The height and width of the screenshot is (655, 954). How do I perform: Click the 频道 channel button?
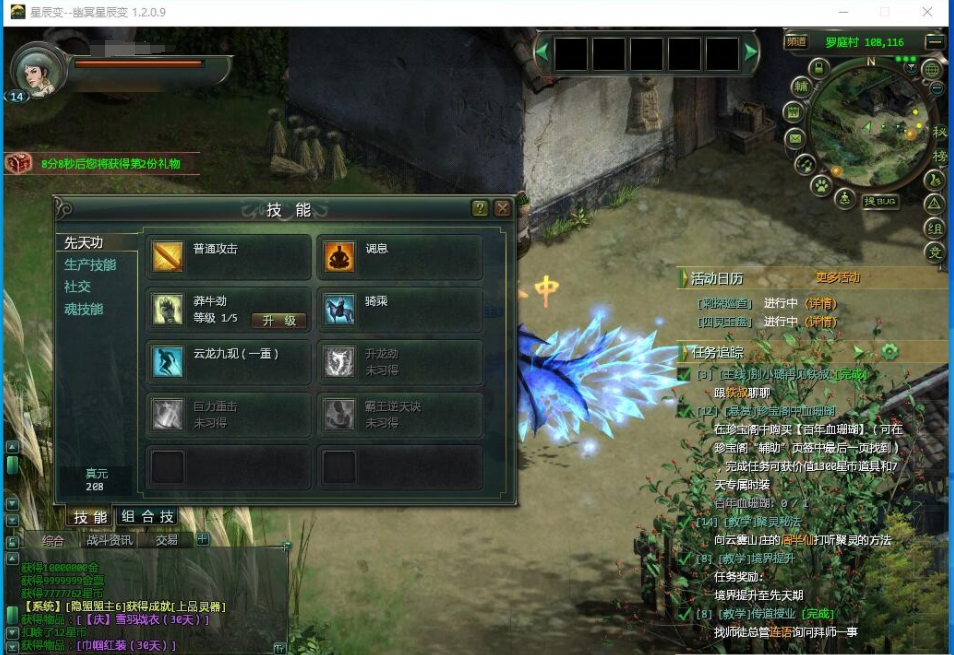[x=796, y=42]
